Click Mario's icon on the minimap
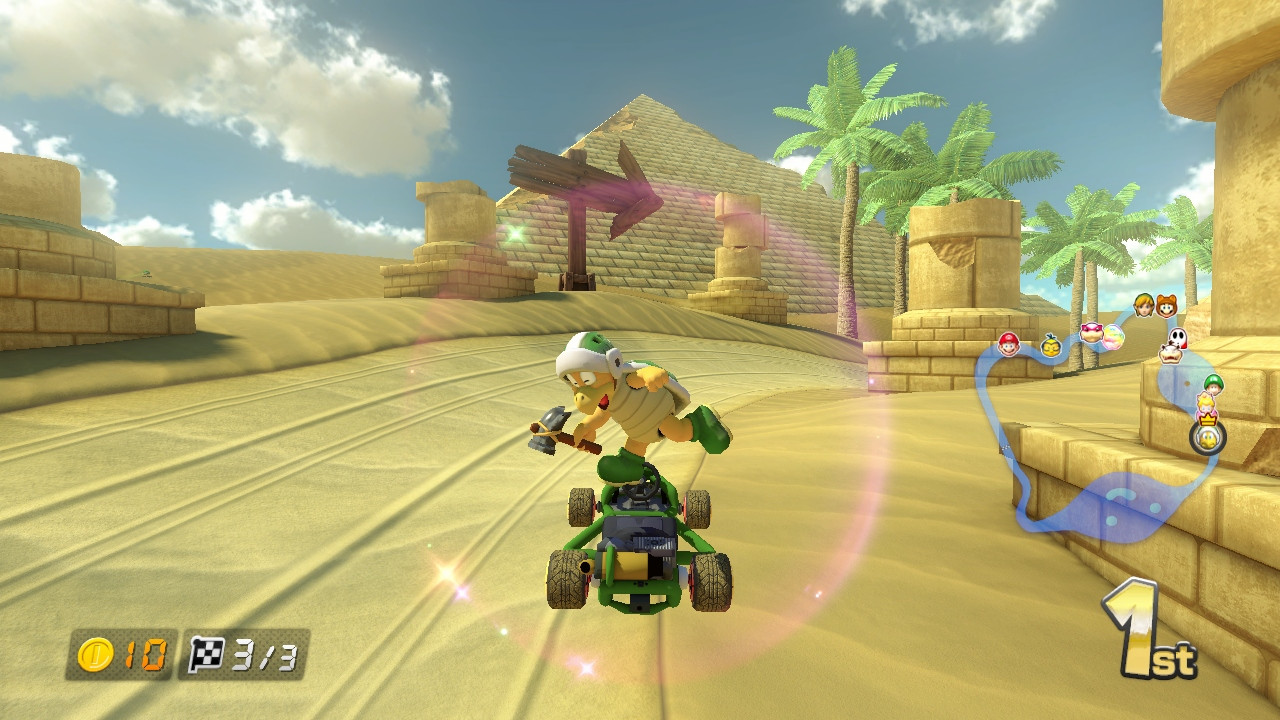 [1009, 344]
